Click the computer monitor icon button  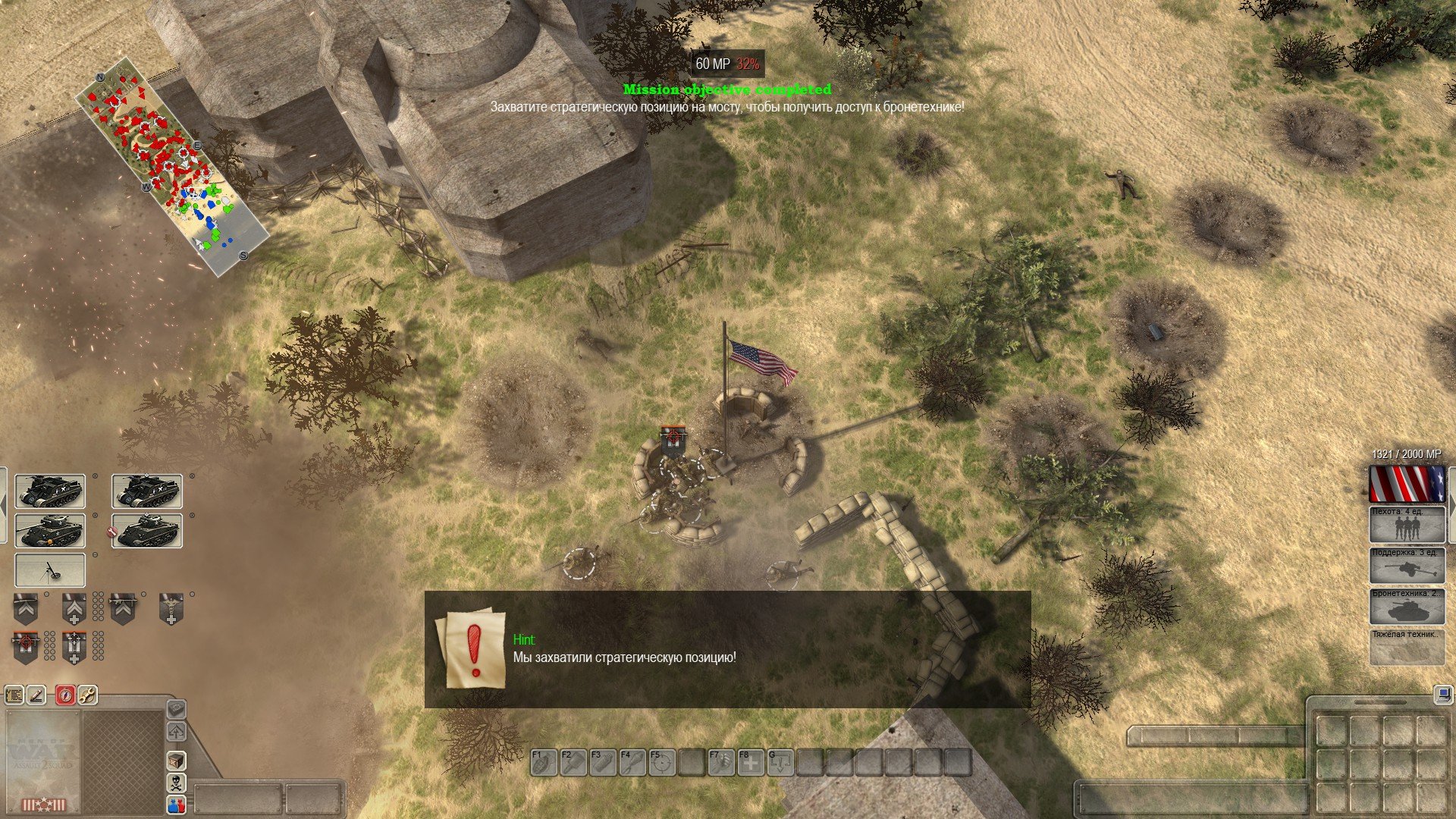tap(1442, 695)
